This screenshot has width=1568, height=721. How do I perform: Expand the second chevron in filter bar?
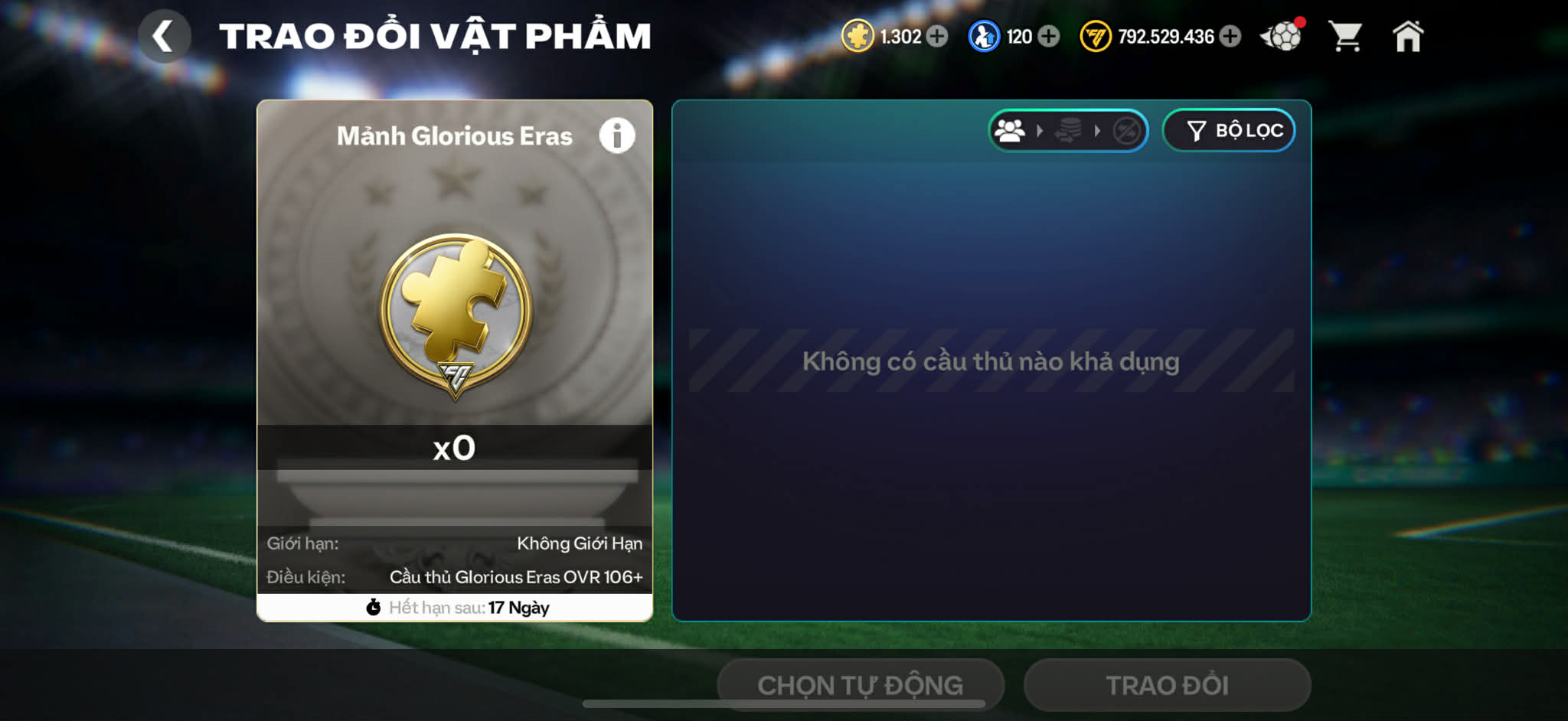pos(1097,131)
